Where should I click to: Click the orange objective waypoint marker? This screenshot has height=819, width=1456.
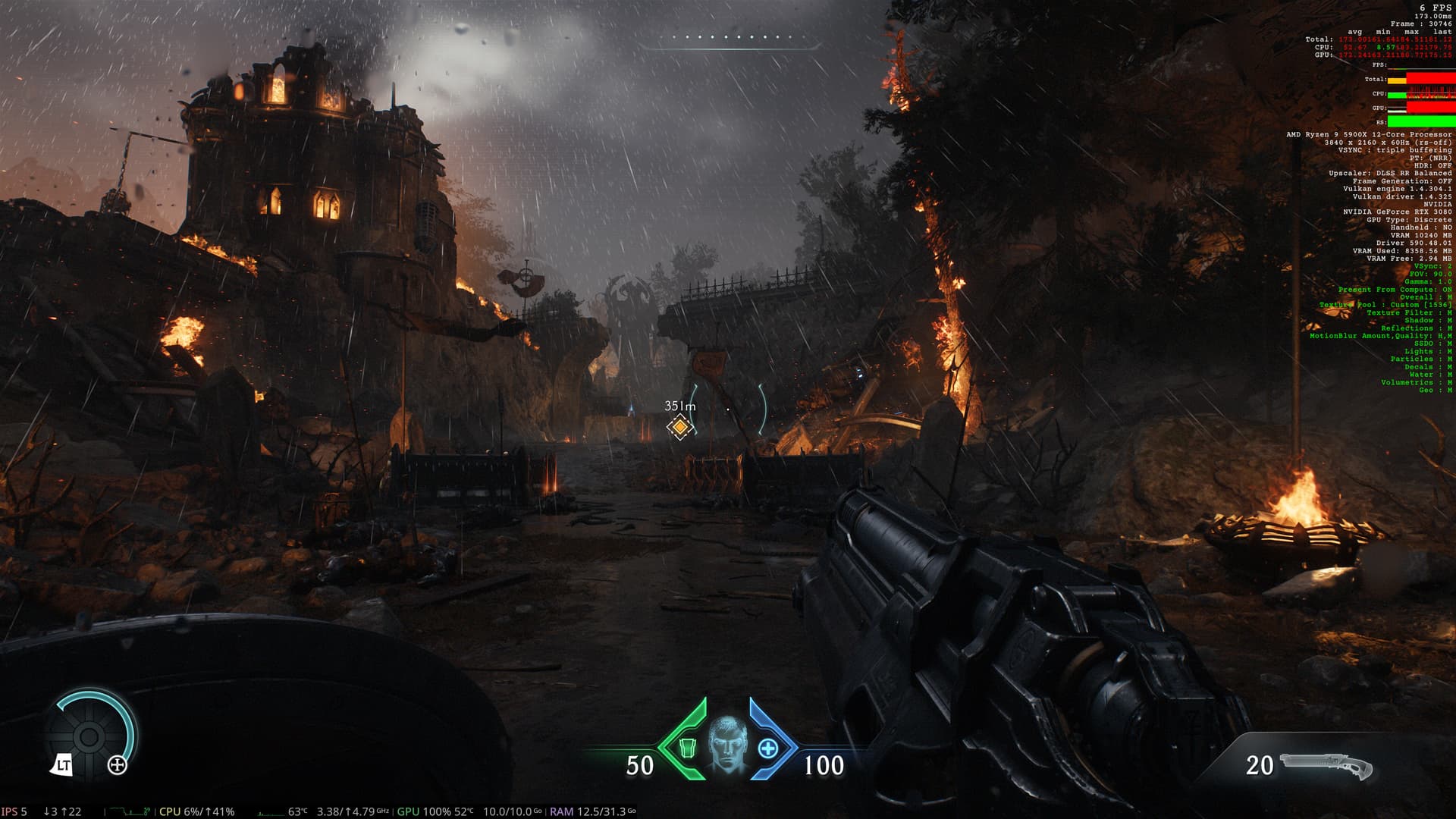680,428
